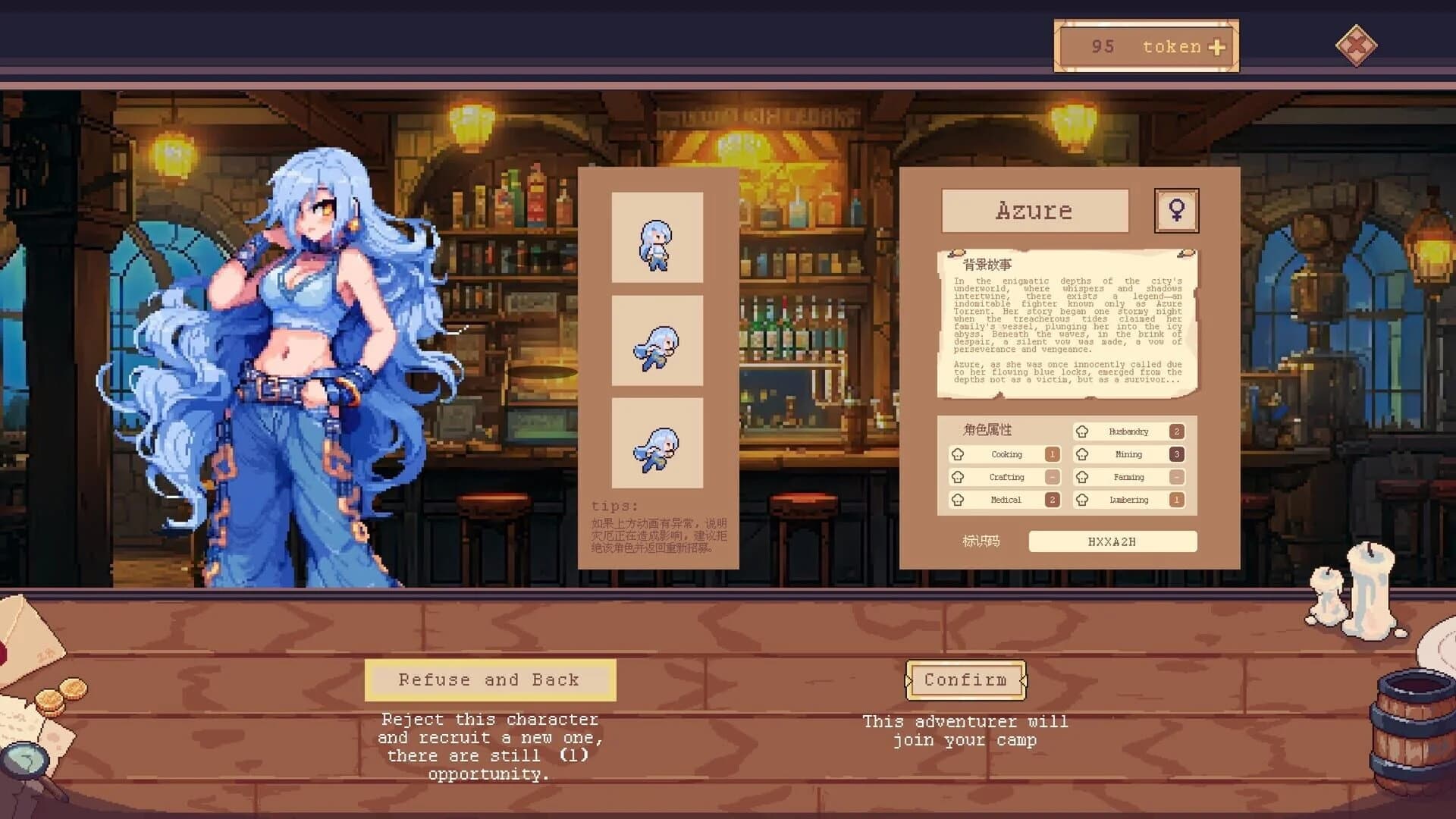Click the middle running sprite preview

(x=657, y=341)
